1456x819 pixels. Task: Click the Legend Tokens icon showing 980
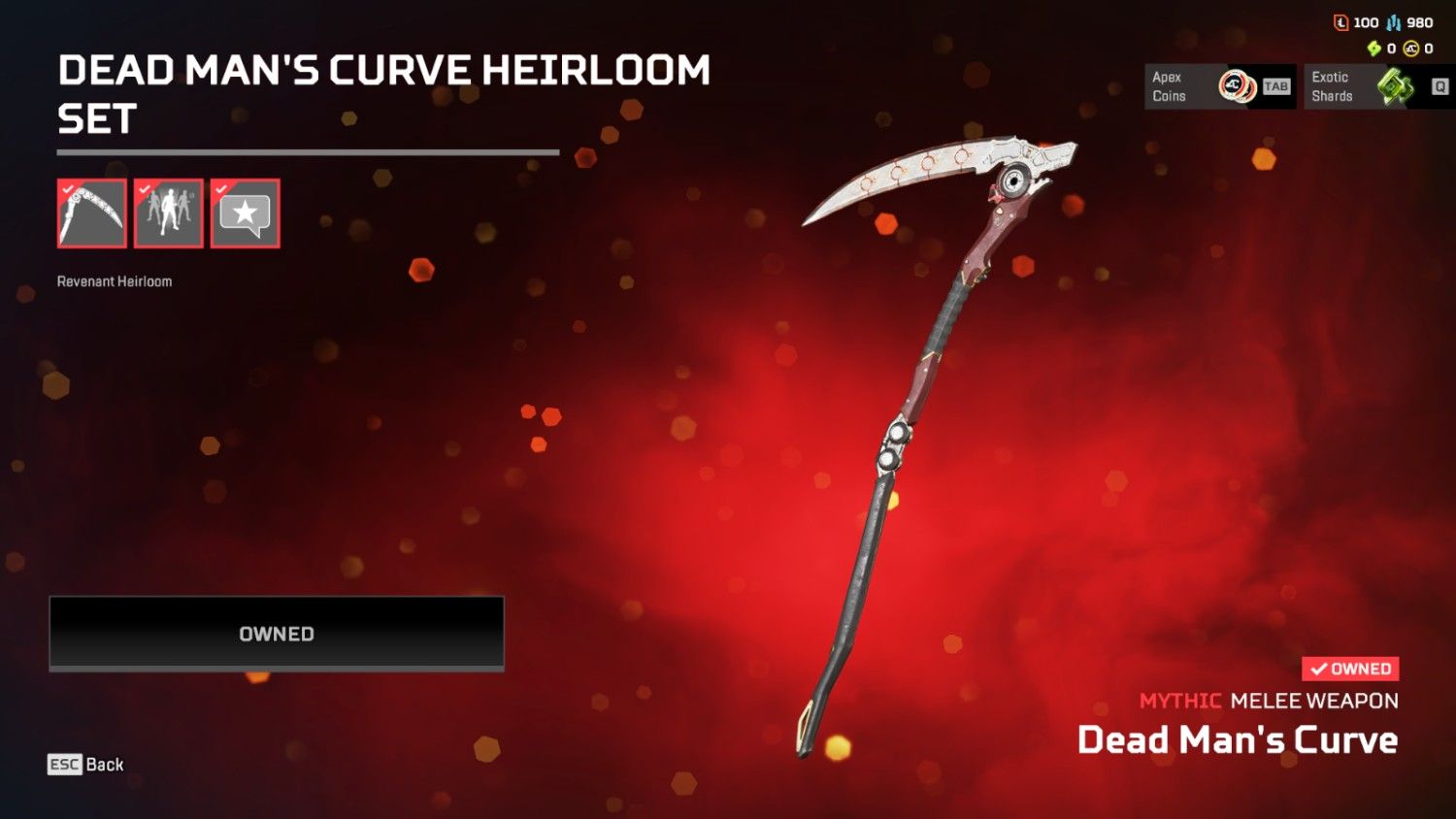pos(1394,22)
